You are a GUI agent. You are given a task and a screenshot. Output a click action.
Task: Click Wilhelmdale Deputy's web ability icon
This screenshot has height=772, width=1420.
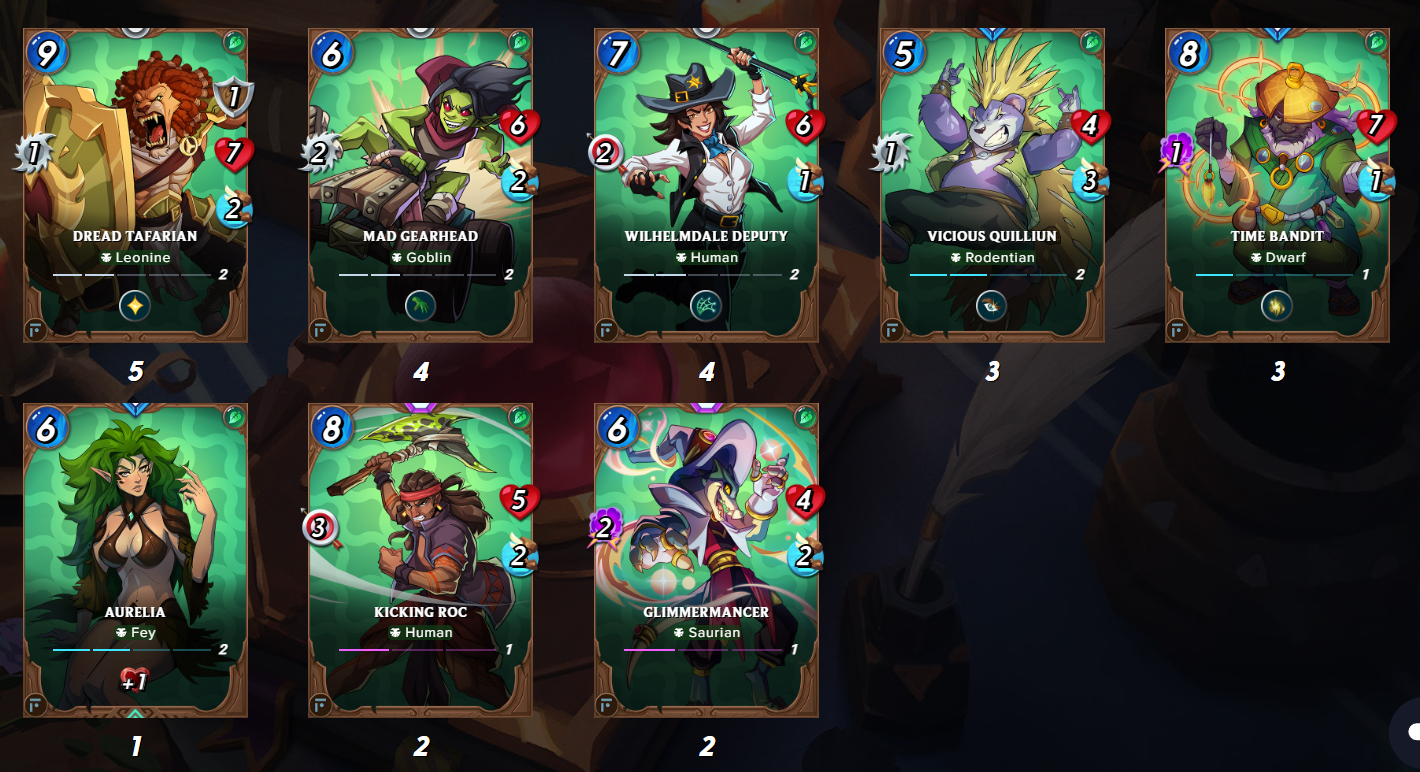tap(706, 306)
